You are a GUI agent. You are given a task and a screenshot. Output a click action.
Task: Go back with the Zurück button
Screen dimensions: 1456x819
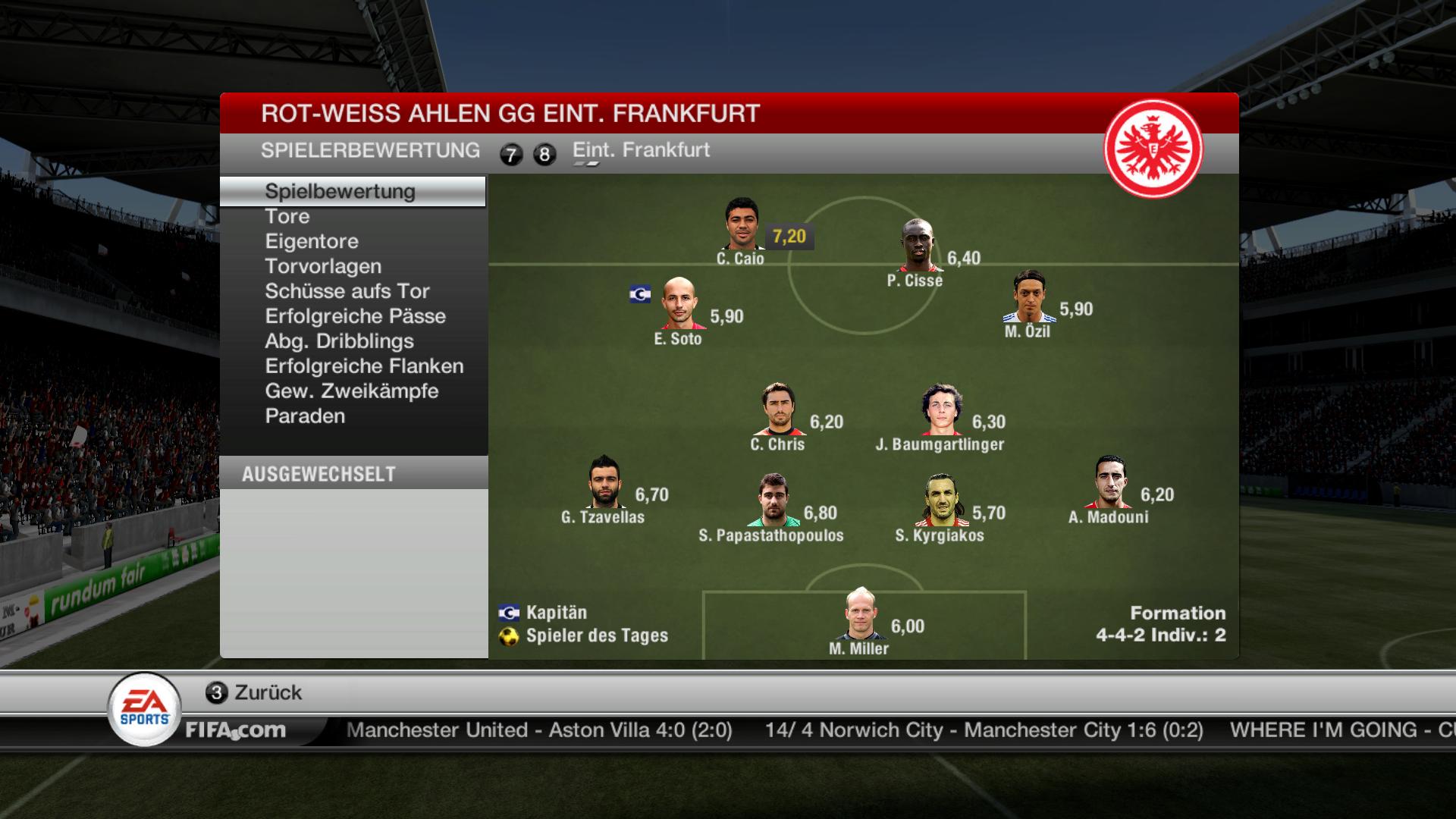coord(254,692)
